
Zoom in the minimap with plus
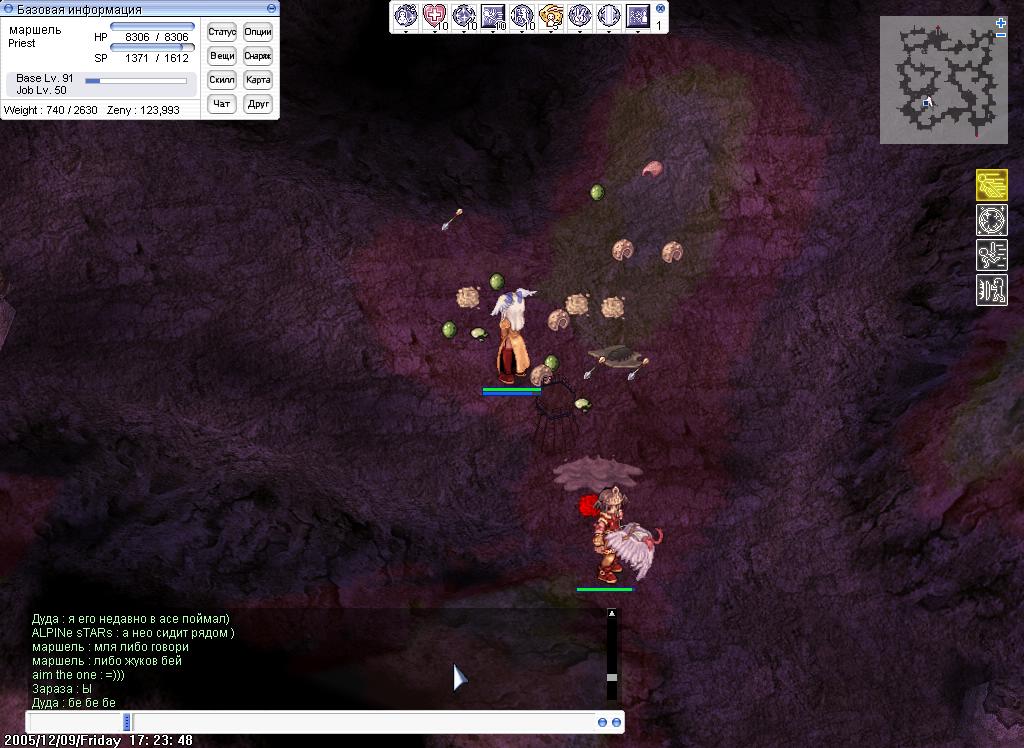pos(1001,22)
